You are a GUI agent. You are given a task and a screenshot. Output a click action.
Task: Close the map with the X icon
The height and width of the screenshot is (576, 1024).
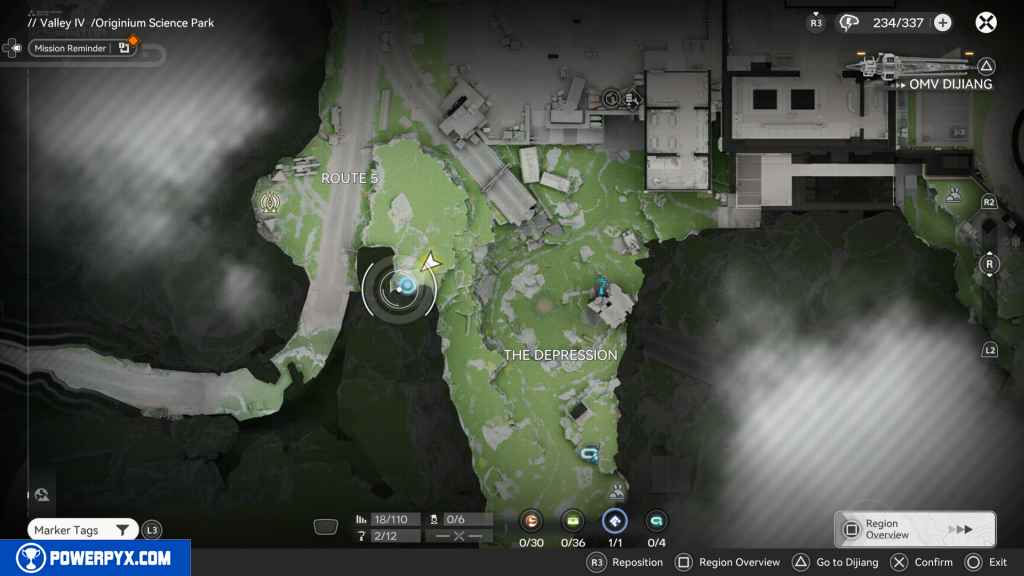[x=986, y=23]
